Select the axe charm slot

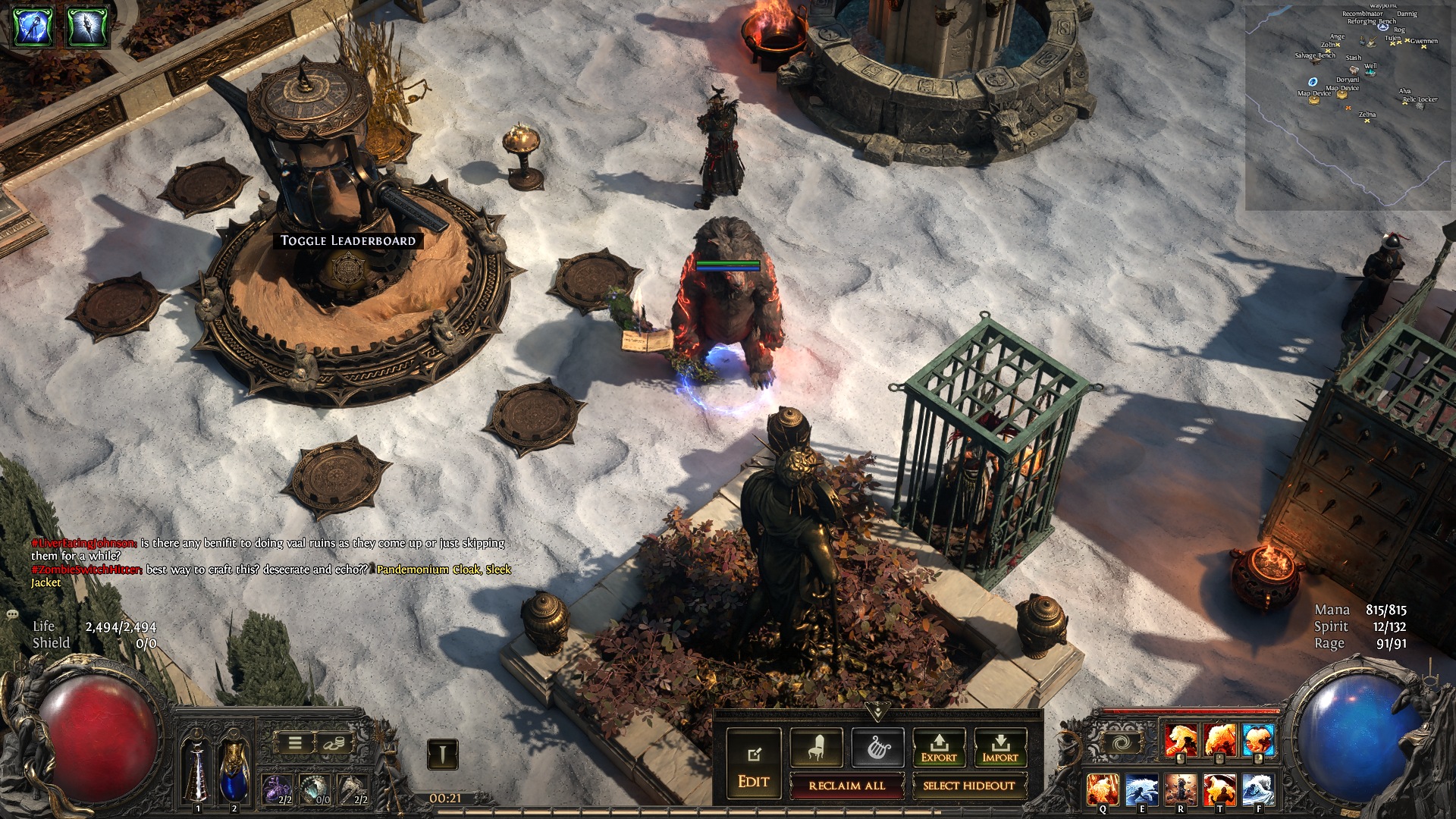tap(353, 789)
